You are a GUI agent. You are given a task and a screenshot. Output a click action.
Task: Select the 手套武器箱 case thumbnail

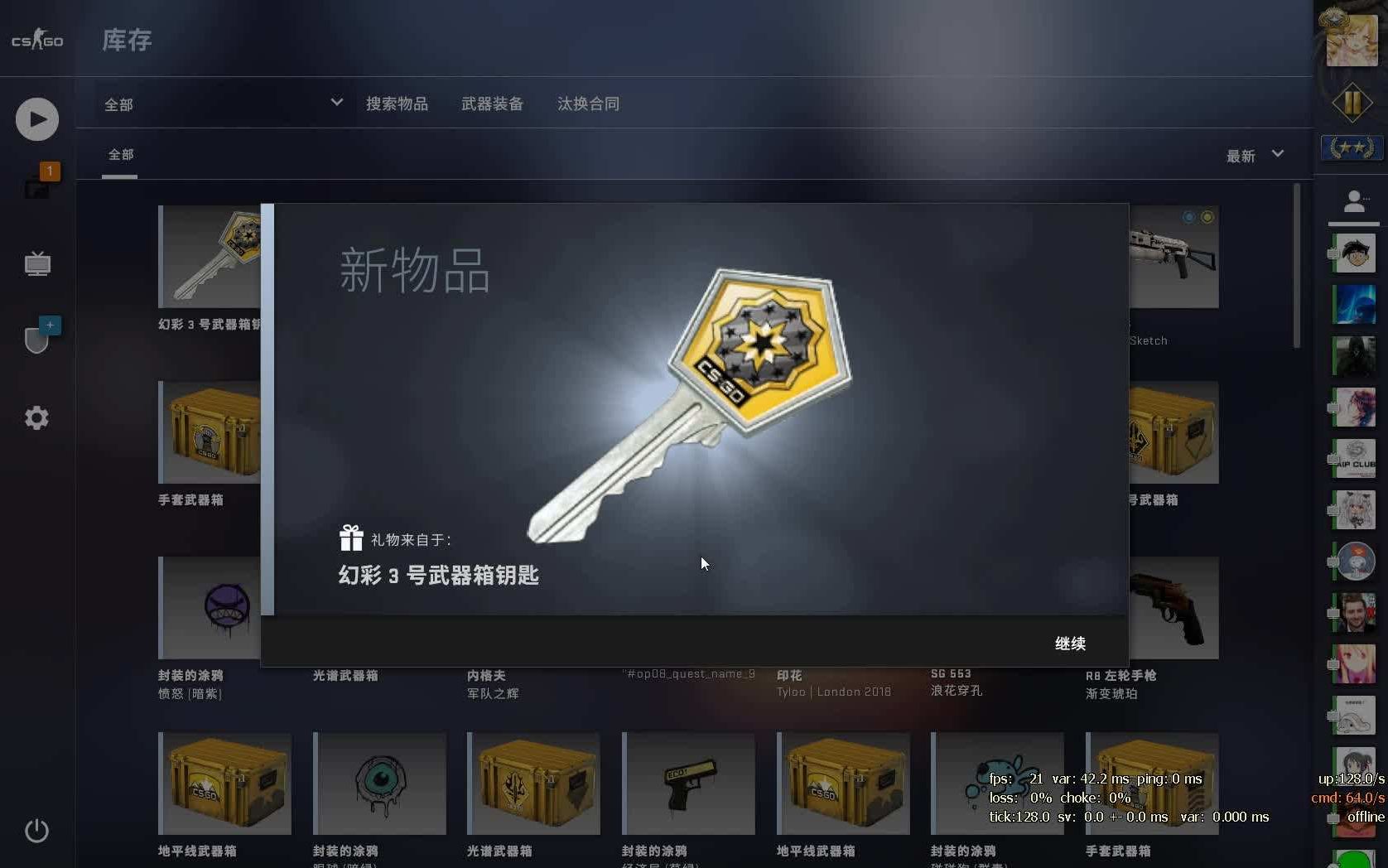pyautogui.click(x=206, y=431)
